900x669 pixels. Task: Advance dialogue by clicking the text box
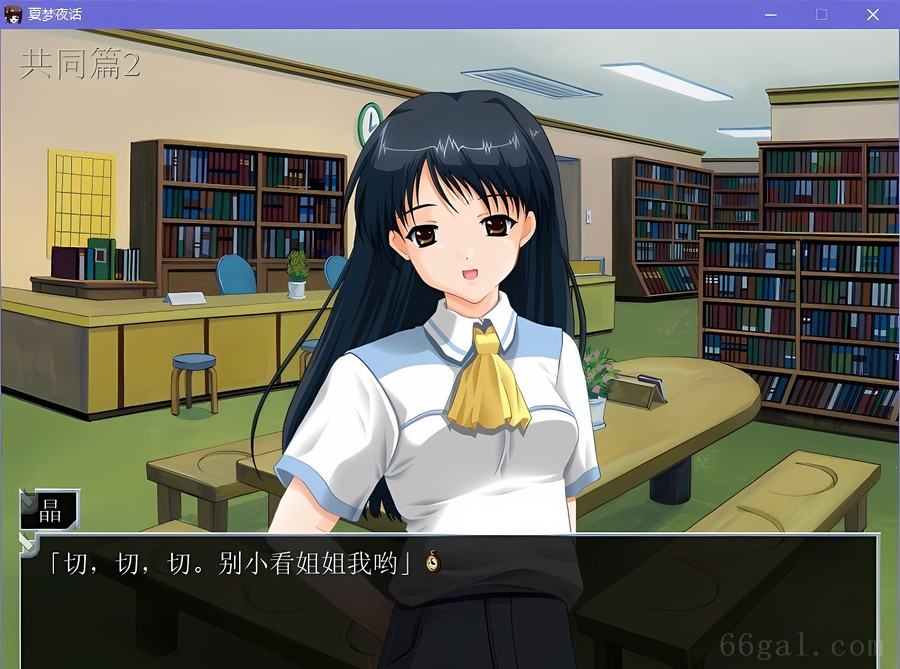coord(450,600)
